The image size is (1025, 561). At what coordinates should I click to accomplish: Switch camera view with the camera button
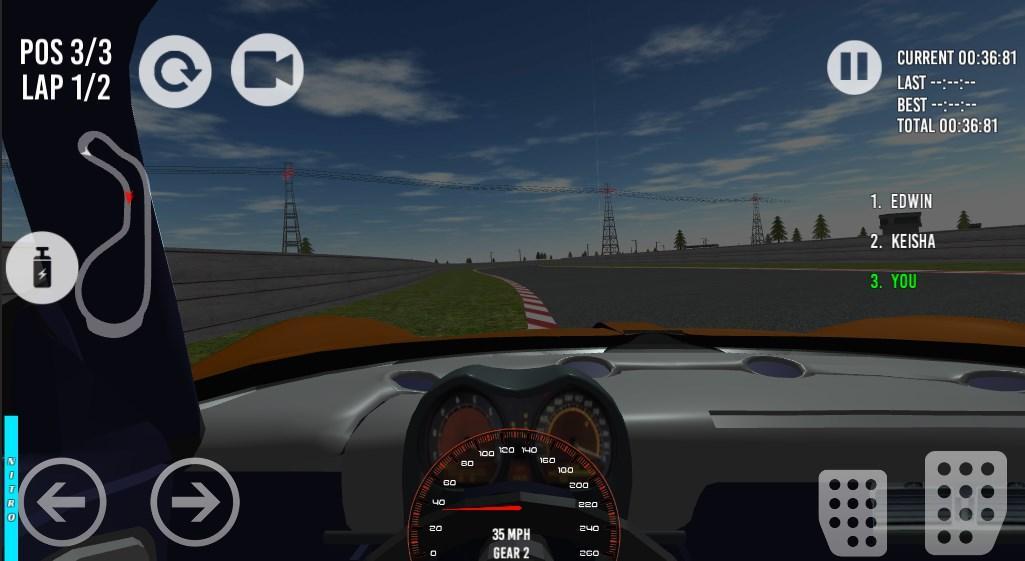267,70
